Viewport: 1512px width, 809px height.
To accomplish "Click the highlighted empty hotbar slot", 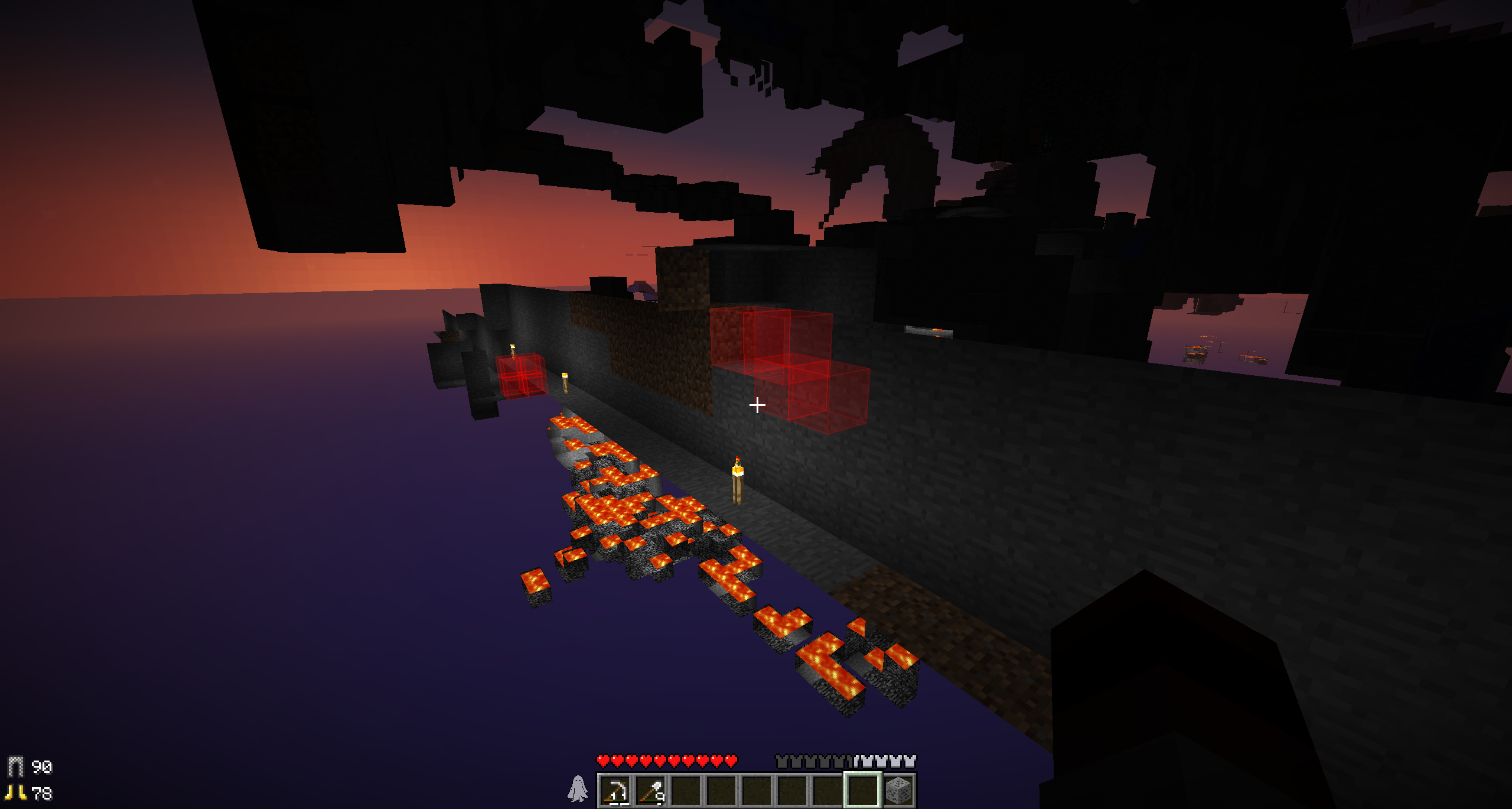I will 863,790.
